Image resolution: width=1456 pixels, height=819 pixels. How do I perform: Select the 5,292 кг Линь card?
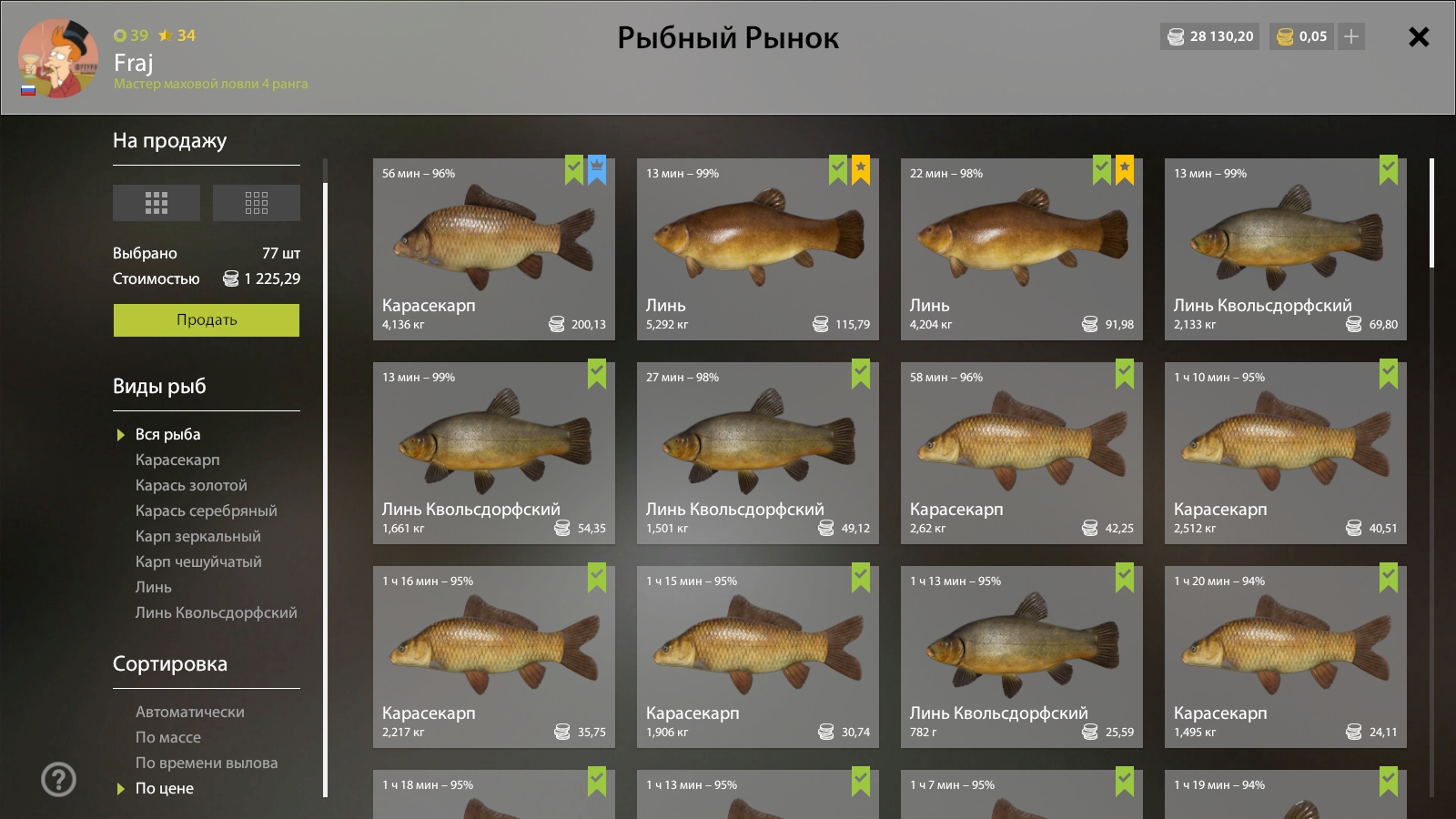click(x=757, y=249)
